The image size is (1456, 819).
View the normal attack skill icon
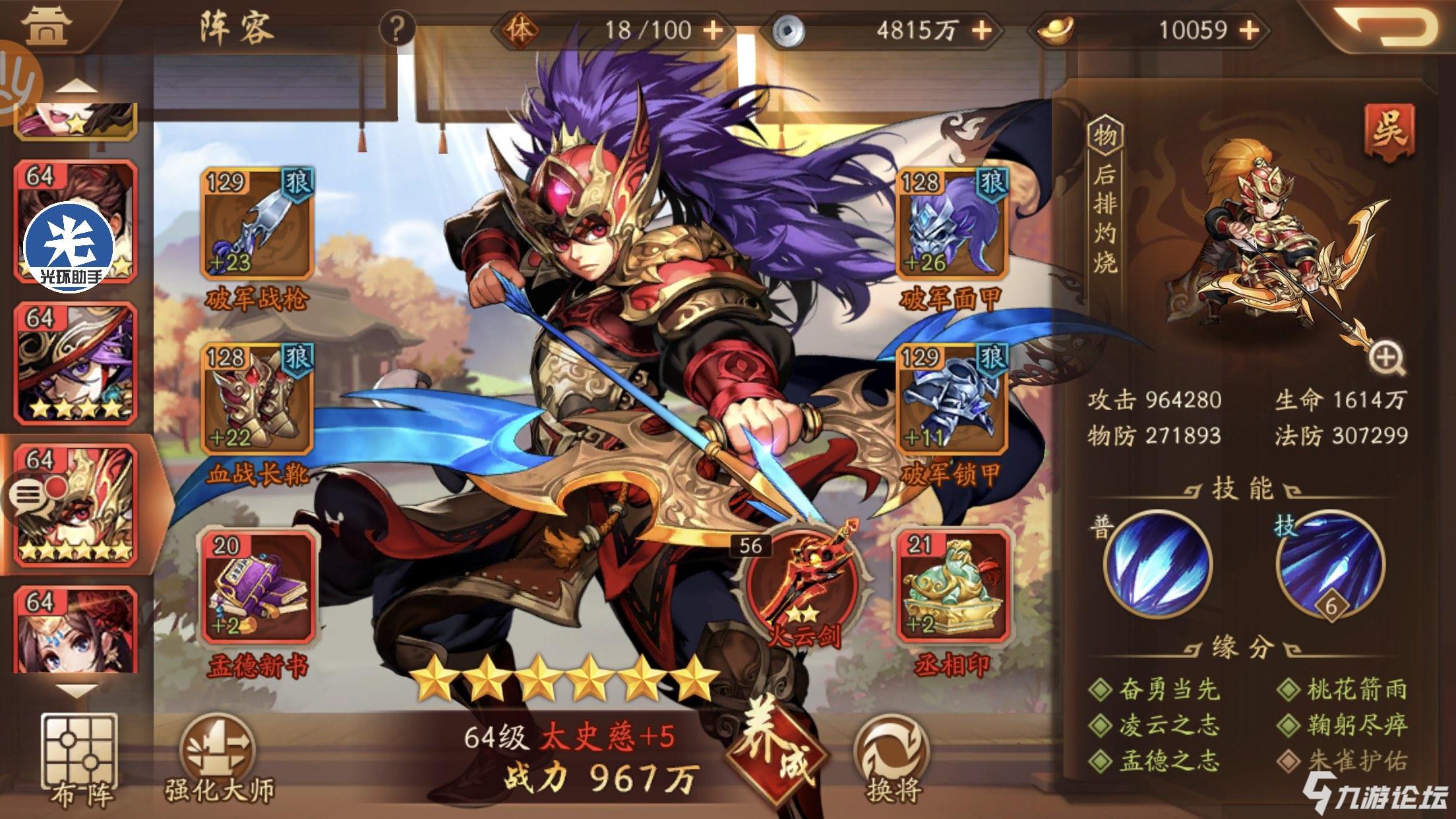(1159, 565)
